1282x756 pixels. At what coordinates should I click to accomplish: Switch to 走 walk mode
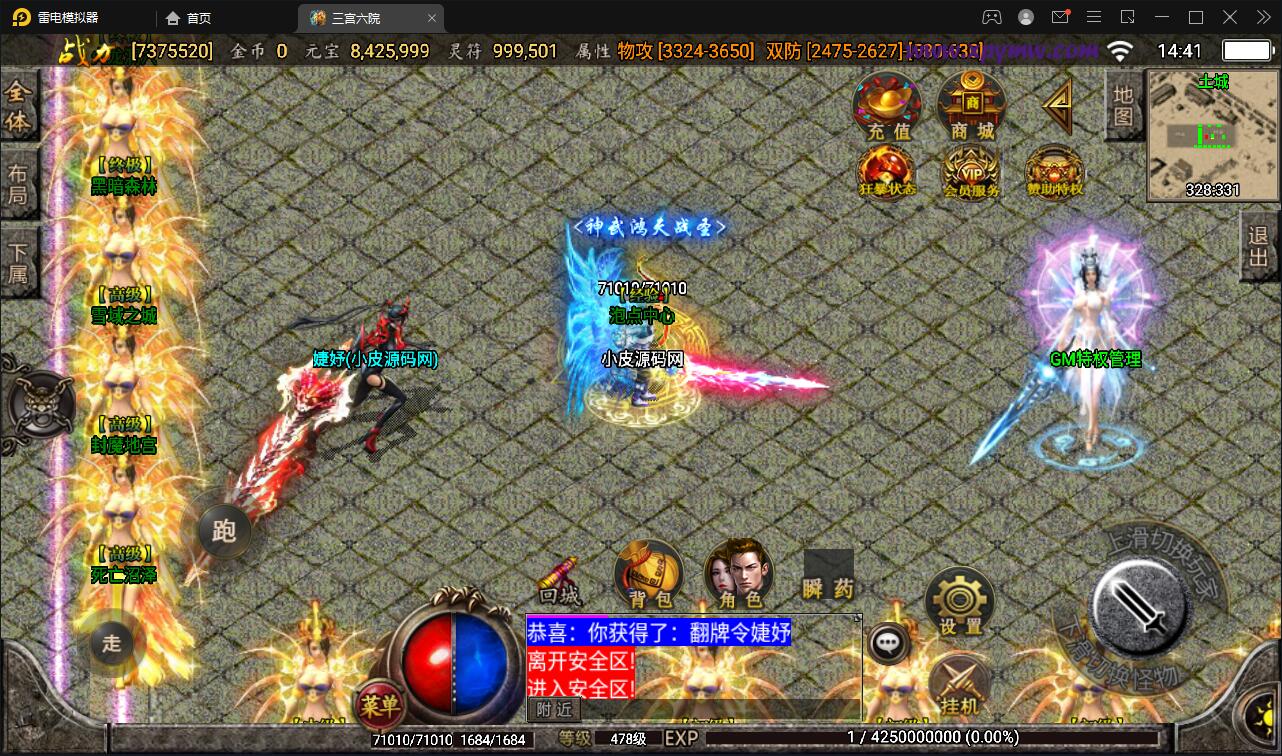(x=114, y=644)
